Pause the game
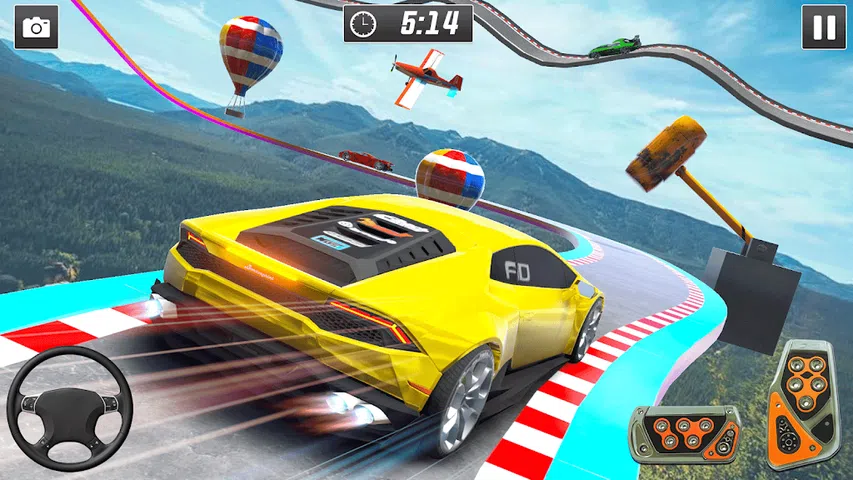Screen dimensions: 853x480 [x=824, y=27]
